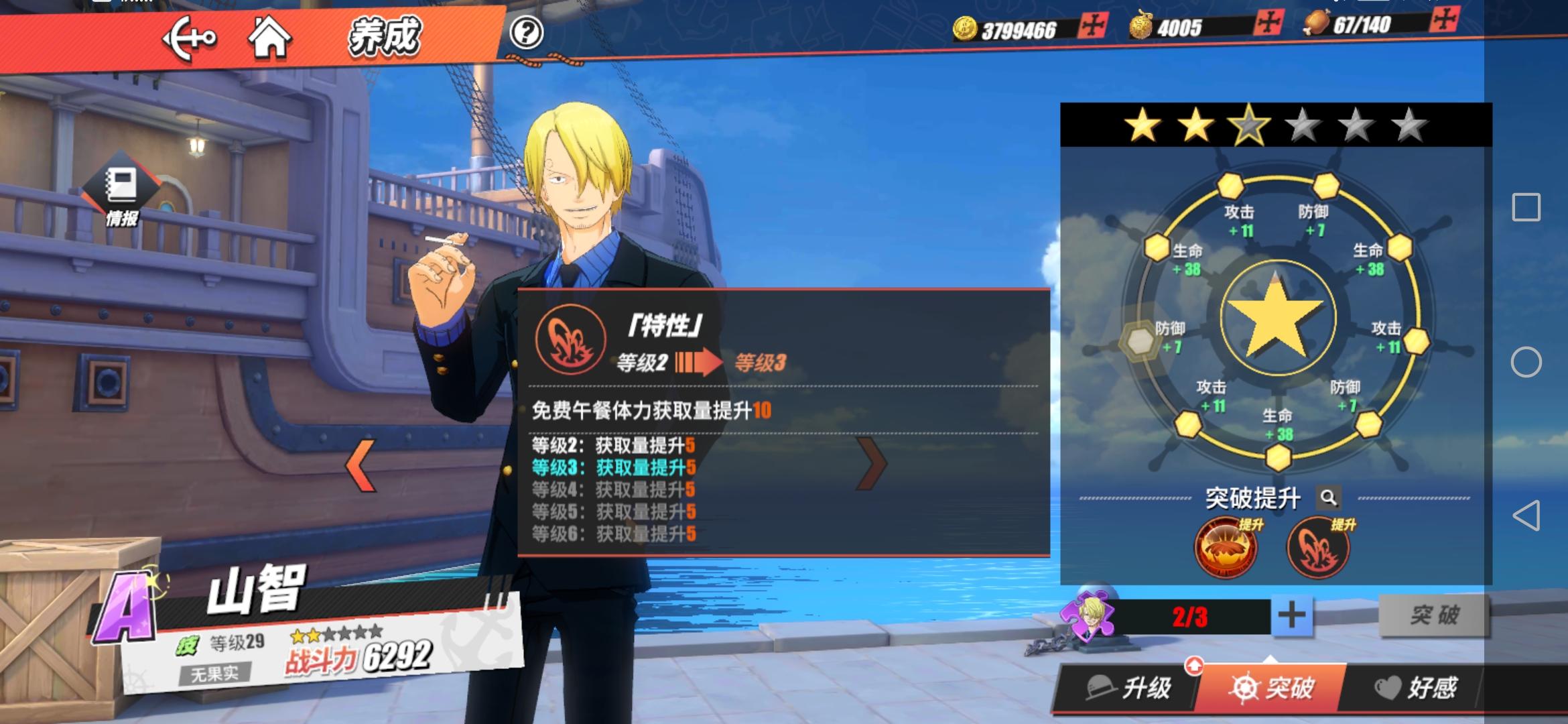Screen dimensions: 1568x724
Task: Open the 情报 info notebook
Action: (x=121, y=193)
